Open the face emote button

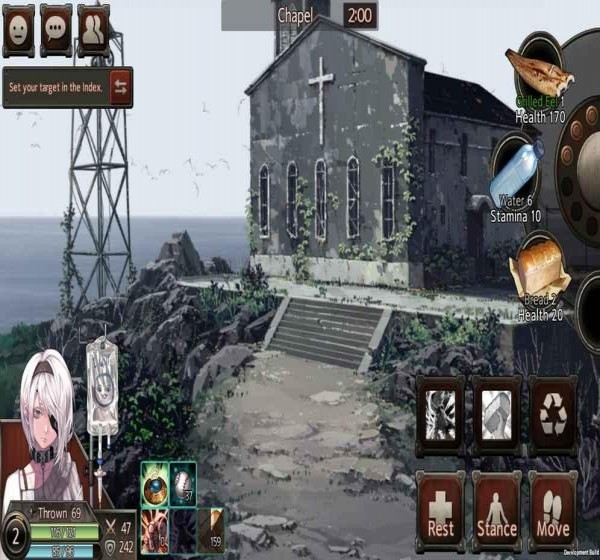(x=18, y=30)
